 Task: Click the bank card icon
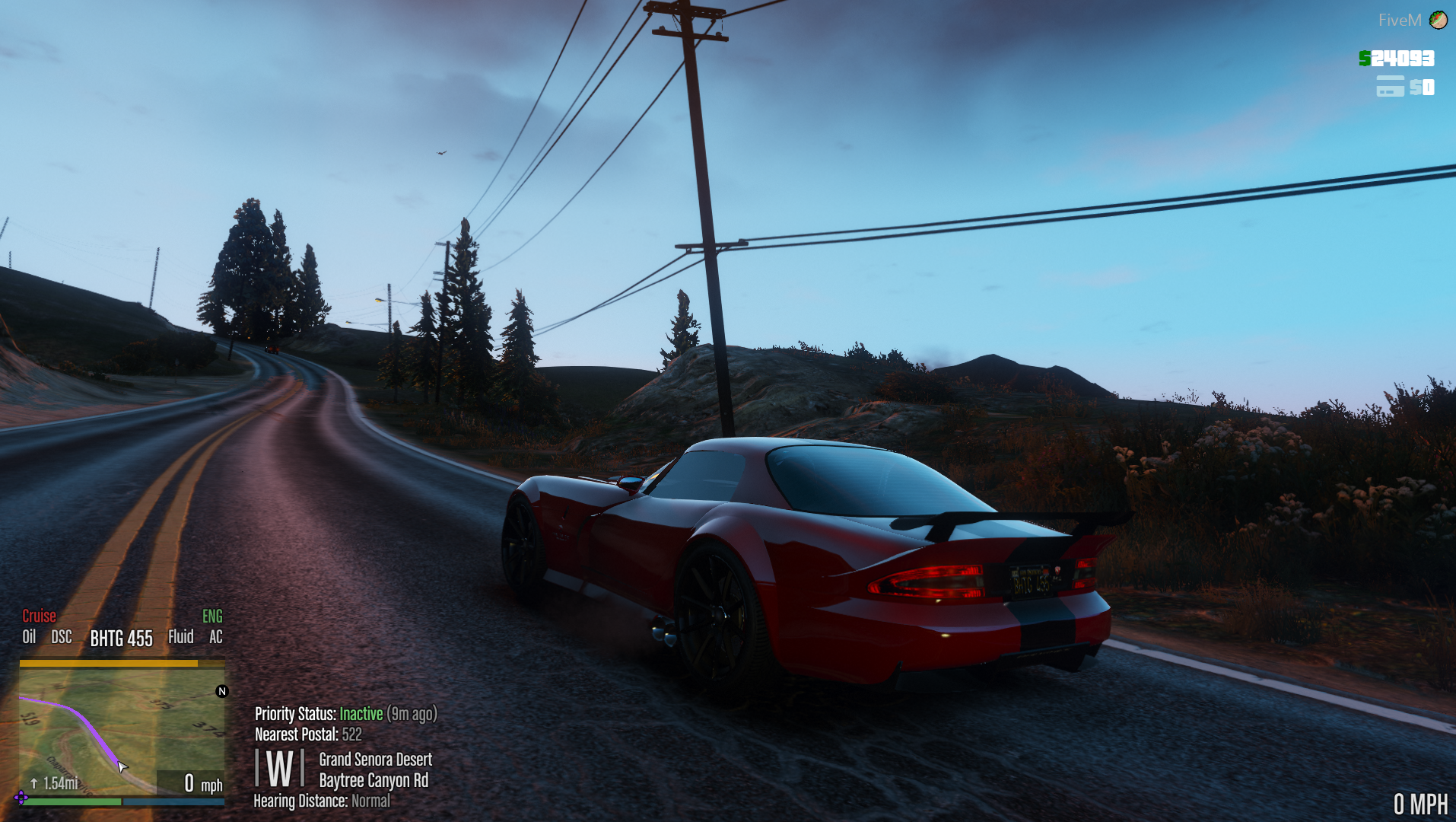(1390, 87)
